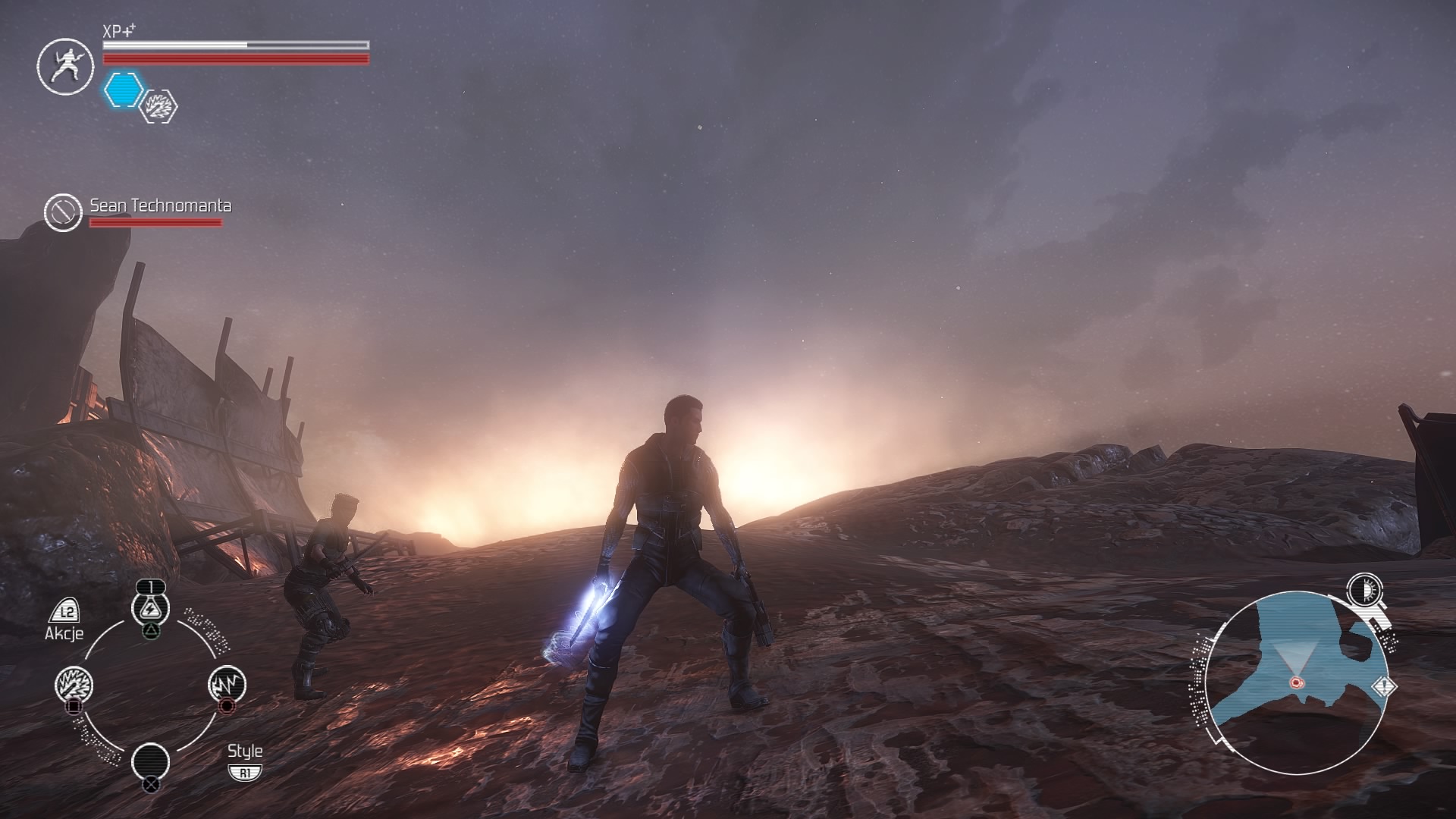This screenshot has width=1456, height=819.
Task: Click the combat stance figure icon
Action: pyautogui.click(x=65, y=67)
